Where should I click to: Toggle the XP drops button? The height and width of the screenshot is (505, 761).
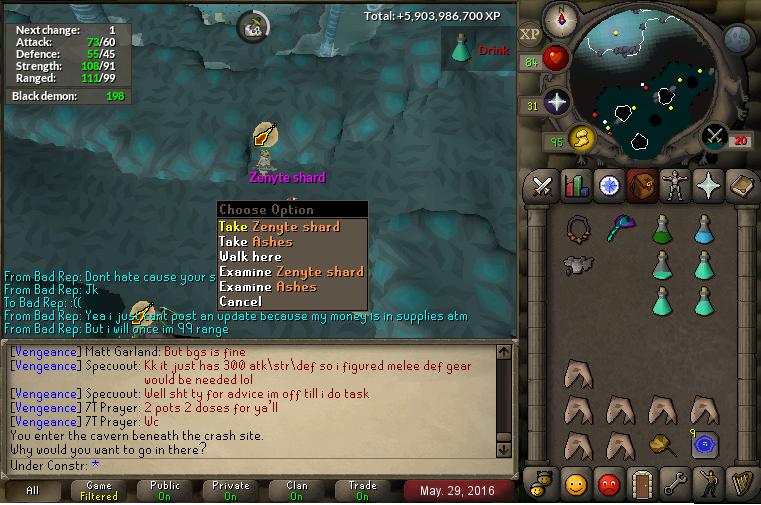(529, 34)
